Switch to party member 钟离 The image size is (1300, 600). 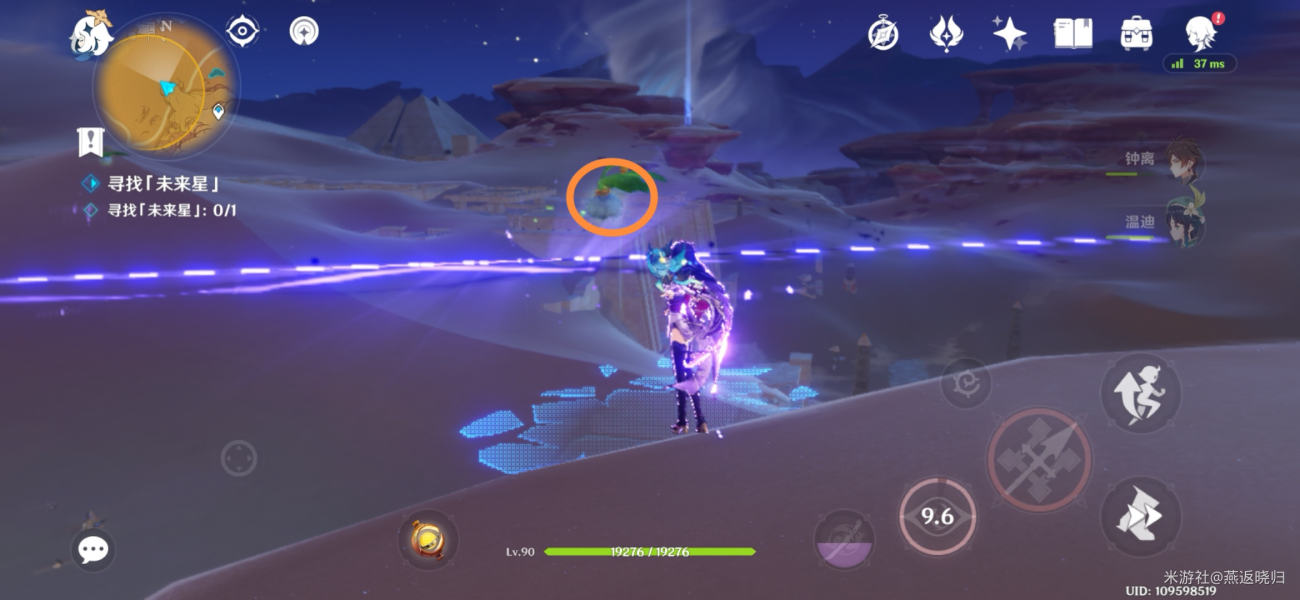coord(1182,161)
